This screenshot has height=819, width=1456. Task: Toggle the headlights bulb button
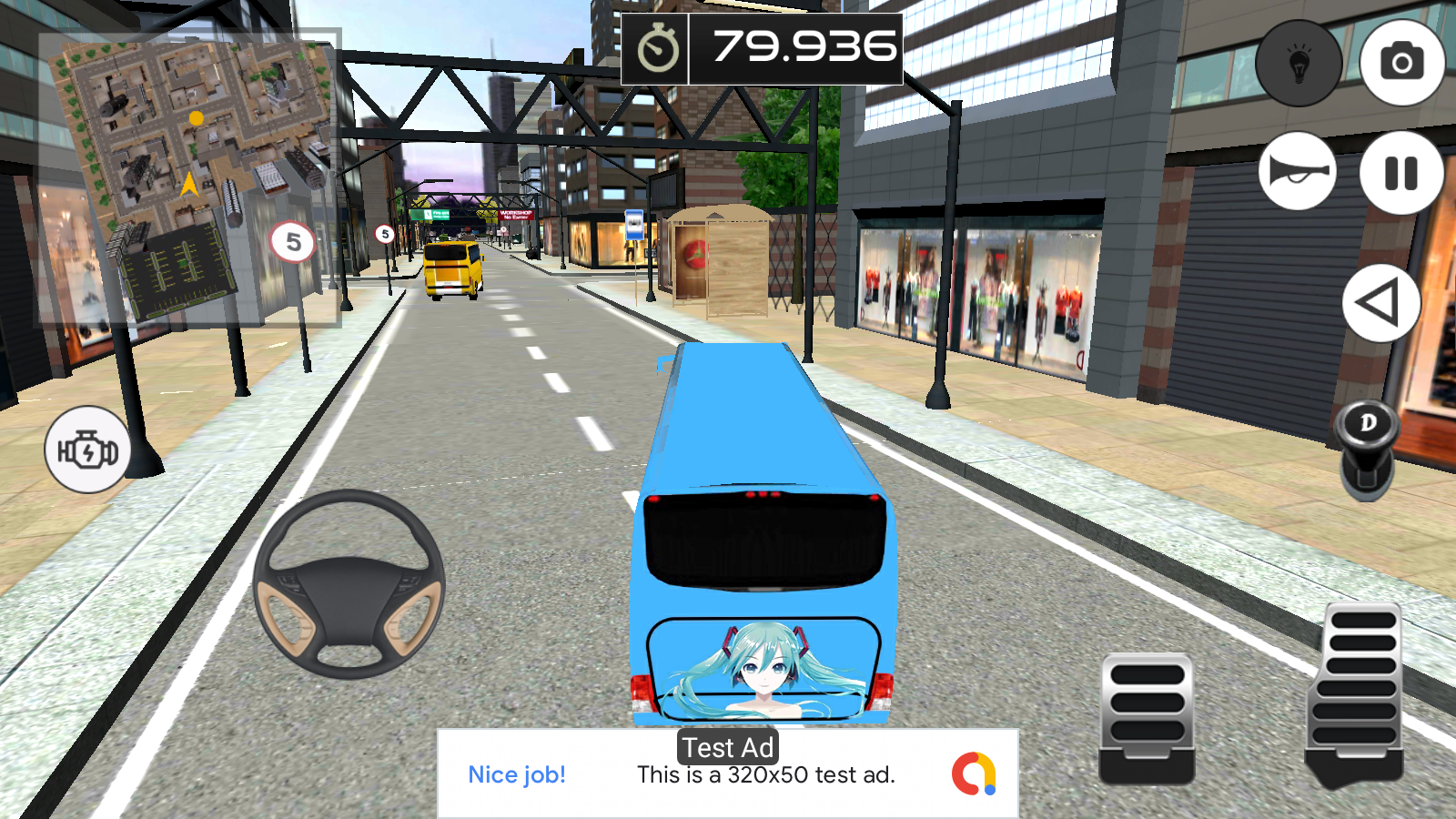1299,63
